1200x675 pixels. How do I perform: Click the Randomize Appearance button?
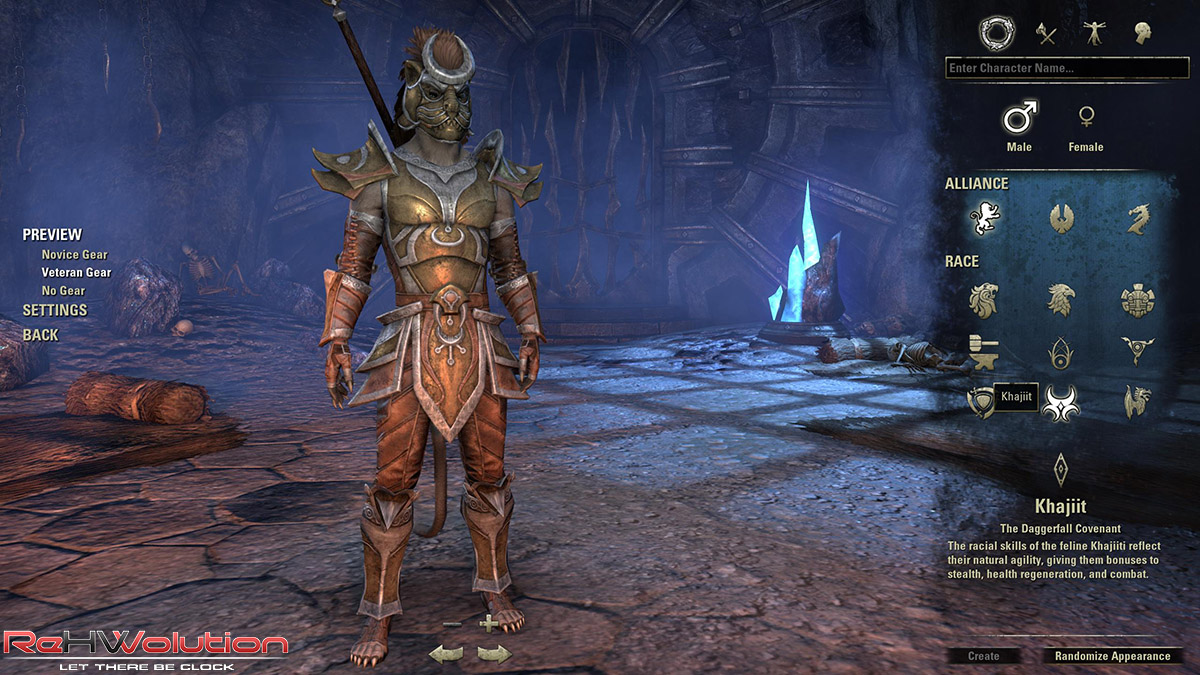[1112, 656]
